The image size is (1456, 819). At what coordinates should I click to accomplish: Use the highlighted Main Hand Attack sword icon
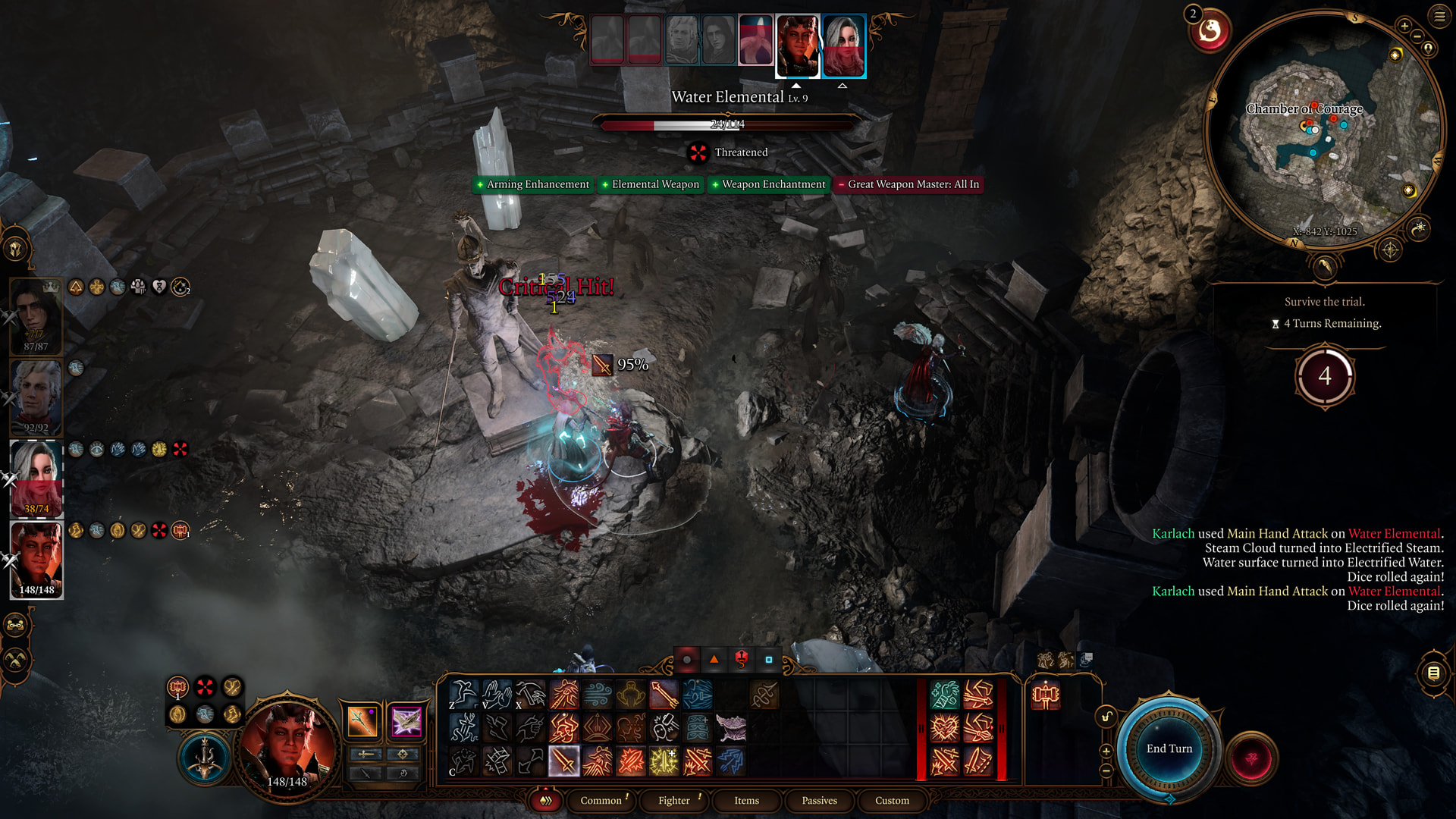point(564,761)
